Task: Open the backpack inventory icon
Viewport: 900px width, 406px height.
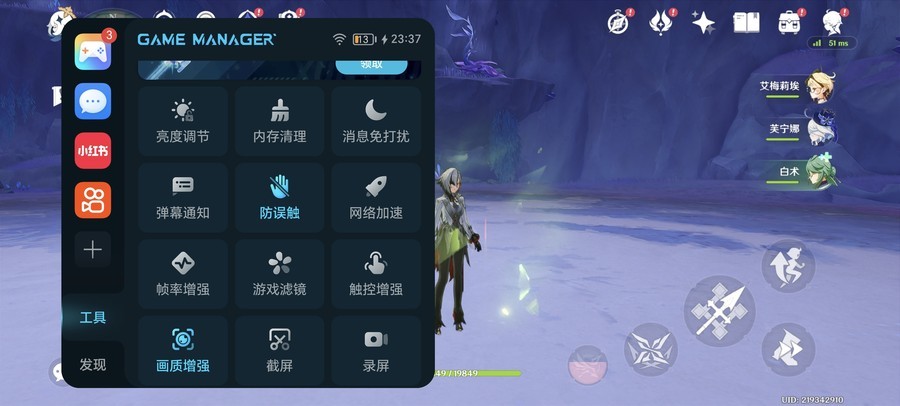Action: [x=790, y=22]
